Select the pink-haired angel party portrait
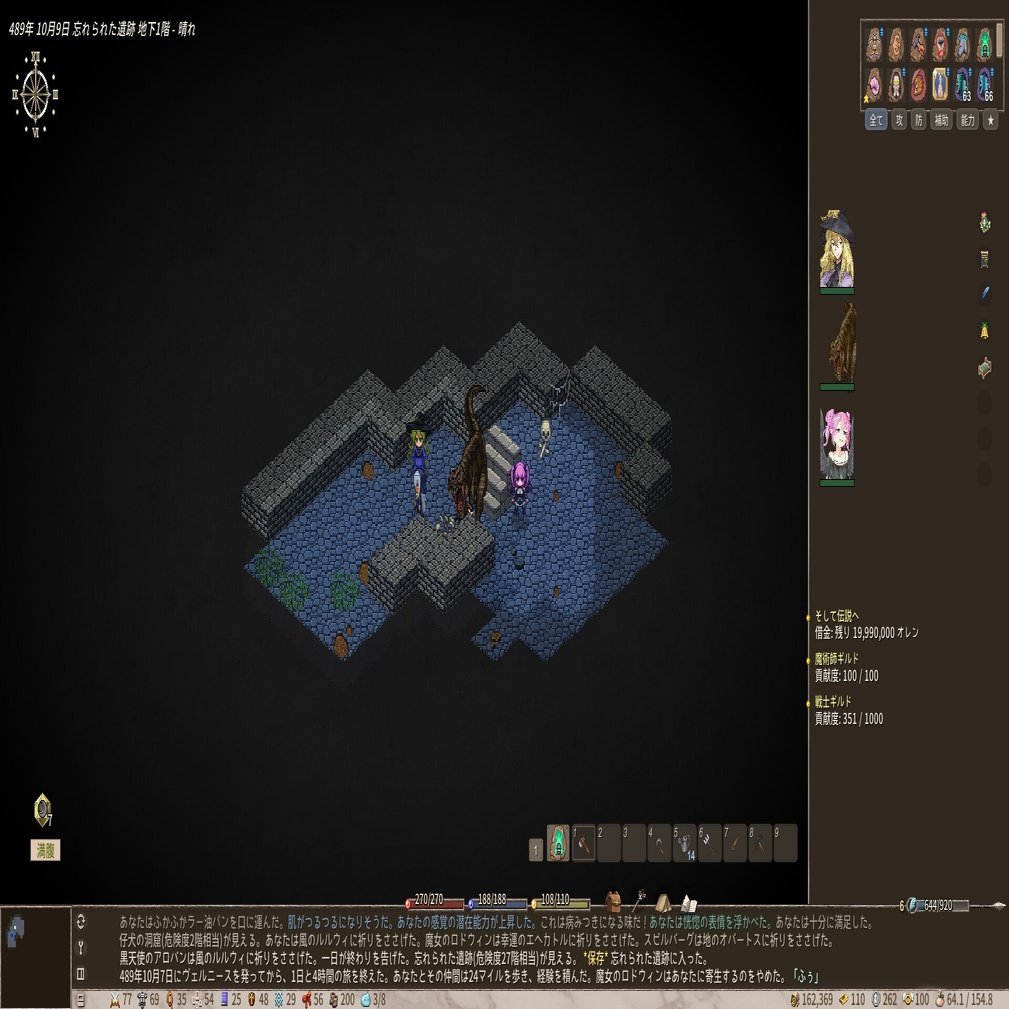 click(837, 443)
